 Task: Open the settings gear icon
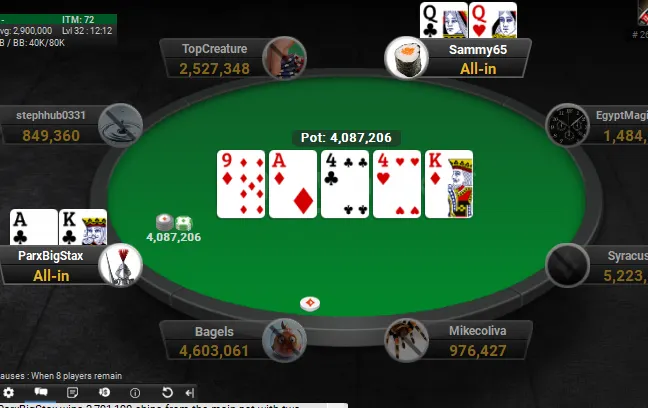(9, 392)
